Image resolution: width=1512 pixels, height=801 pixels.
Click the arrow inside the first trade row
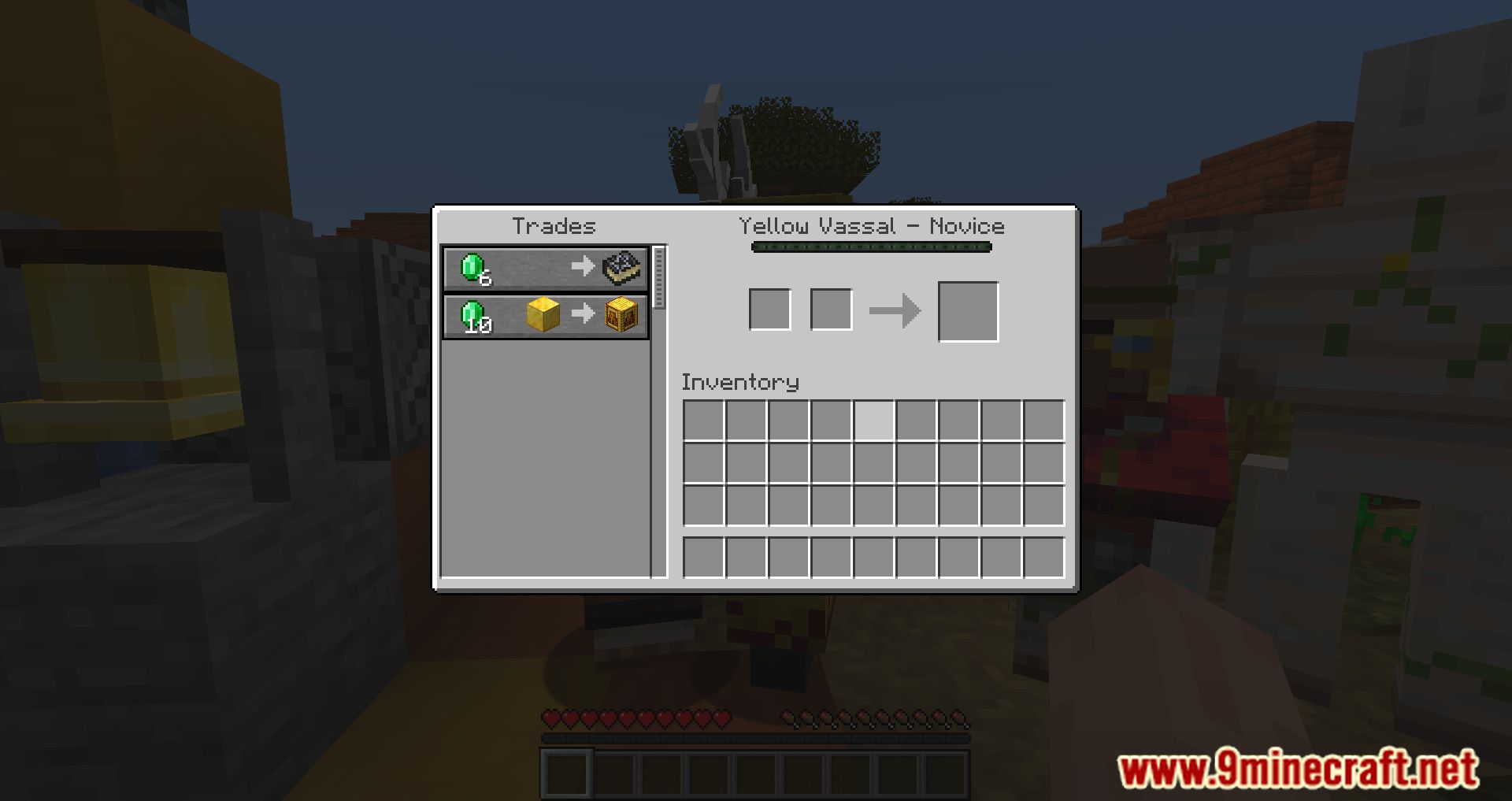click(x=583, y=267)
